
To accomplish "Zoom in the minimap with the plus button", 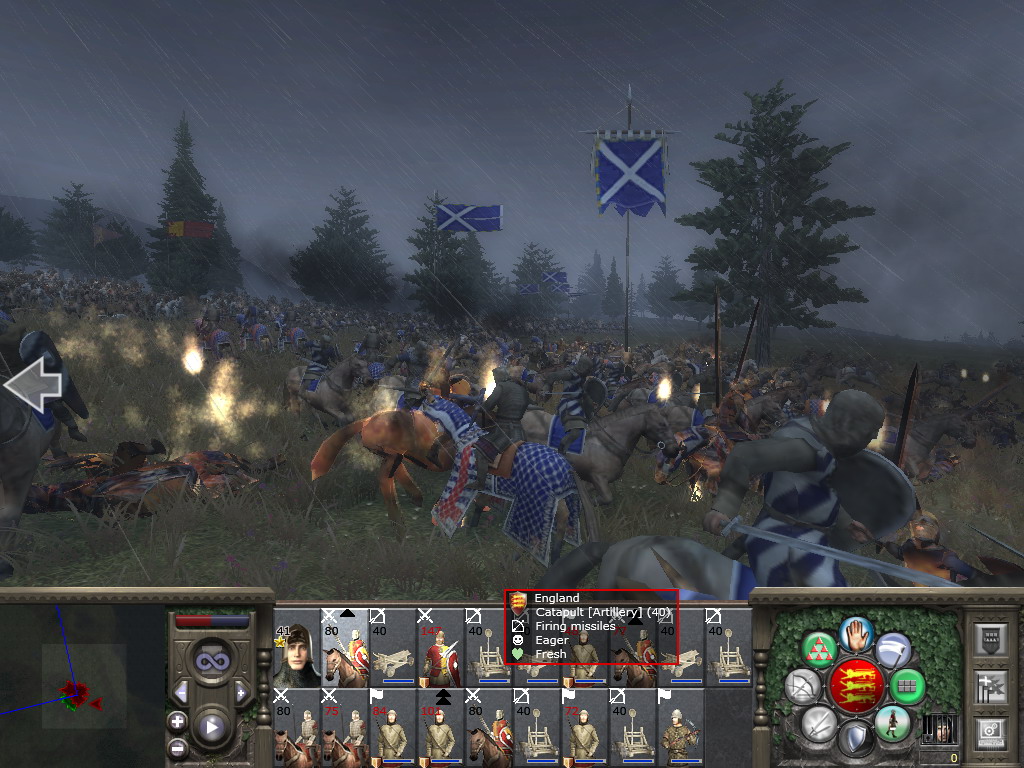I will pyautogui.click(x=178, y=721).
